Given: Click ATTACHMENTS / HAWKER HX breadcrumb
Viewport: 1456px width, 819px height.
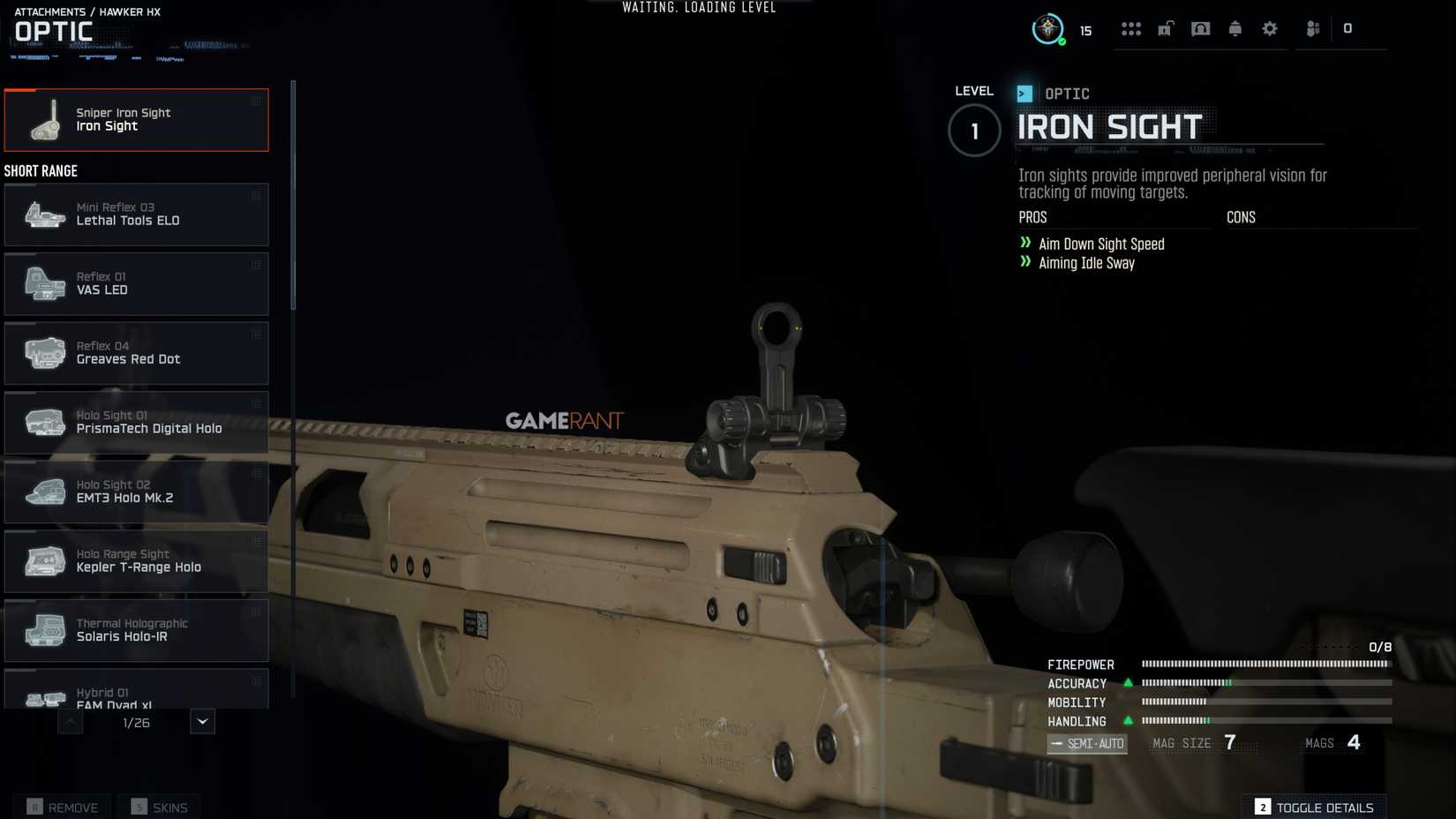Looking at the screenshot, I should (x=86, y=11).
